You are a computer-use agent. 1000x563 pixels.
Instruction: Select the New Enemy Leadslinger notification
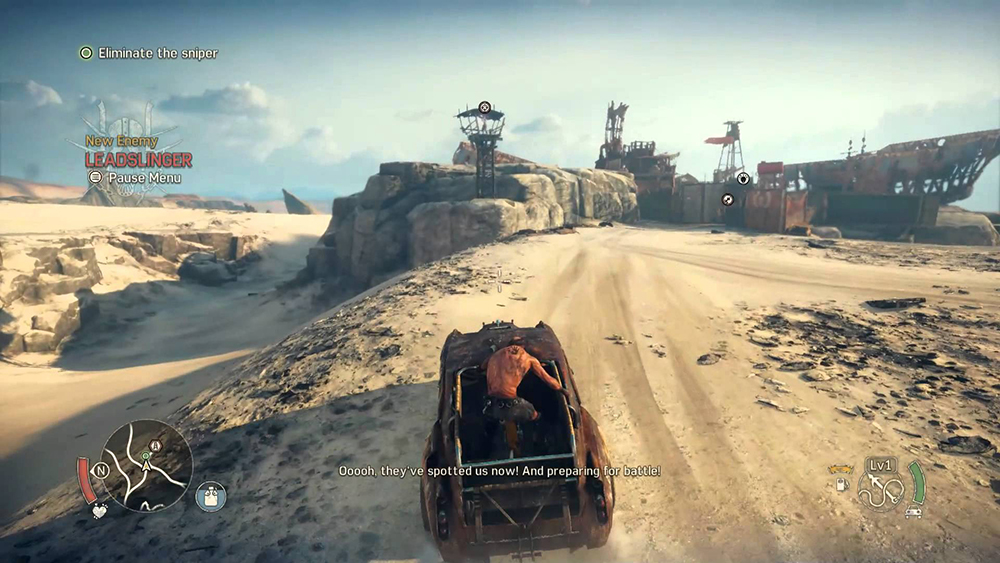coord(138,152)
